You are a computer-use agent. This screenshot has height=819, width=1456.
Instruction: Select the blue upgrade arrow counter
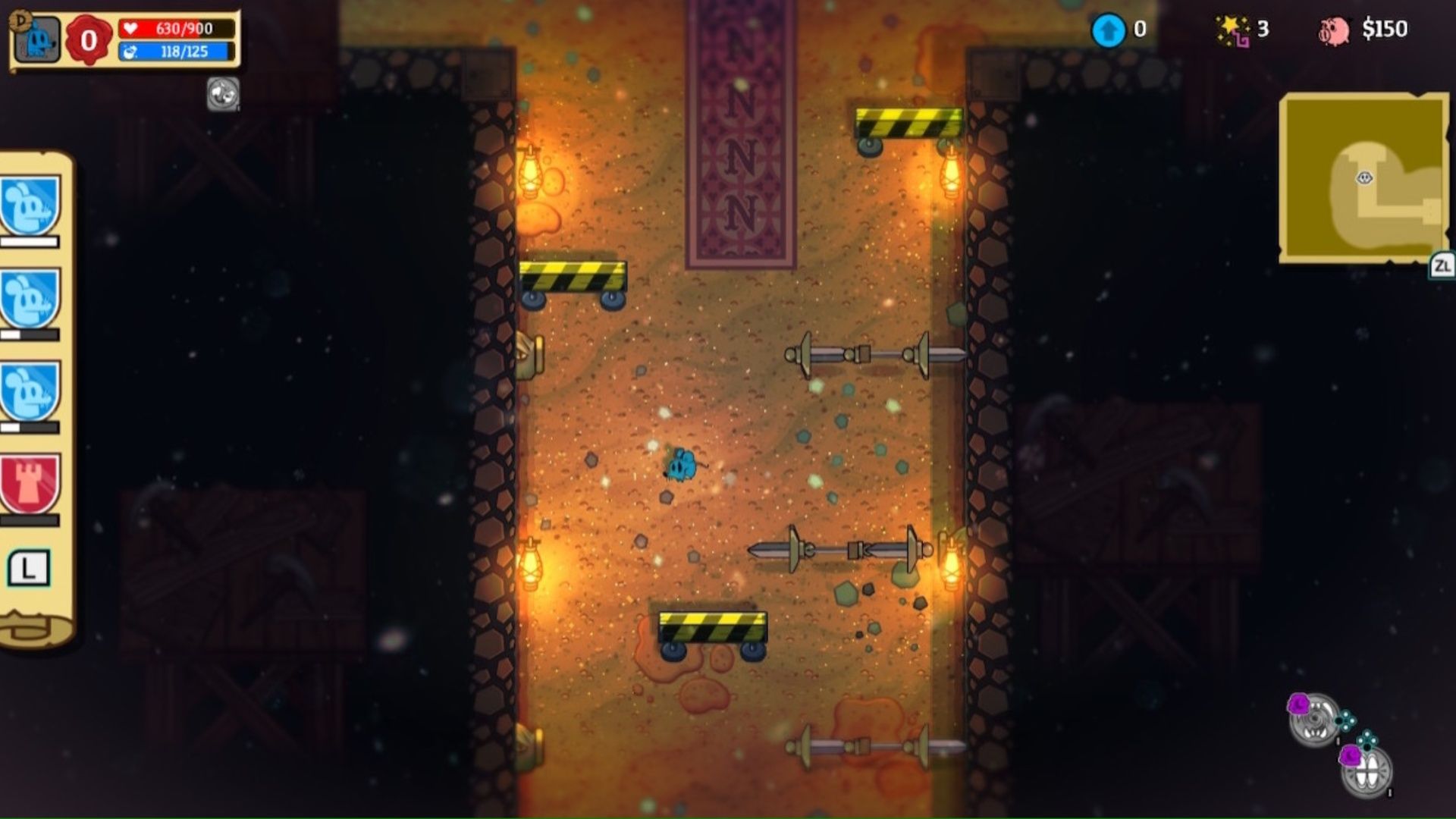point(1109,28)
